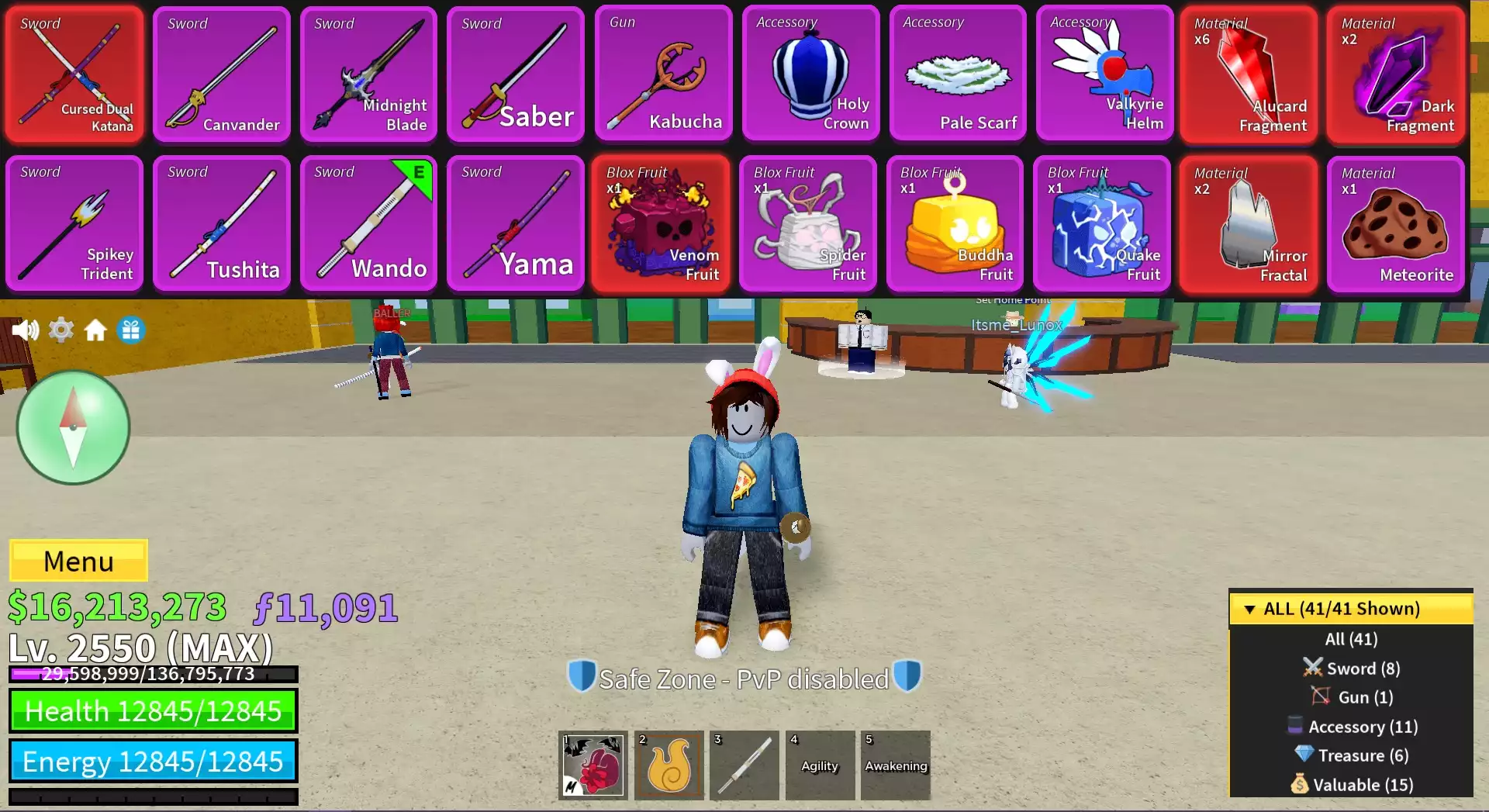Choose the Midnight Blade sword slot
The width and height of the screenshot is (1489, 812).
point(368,74)
